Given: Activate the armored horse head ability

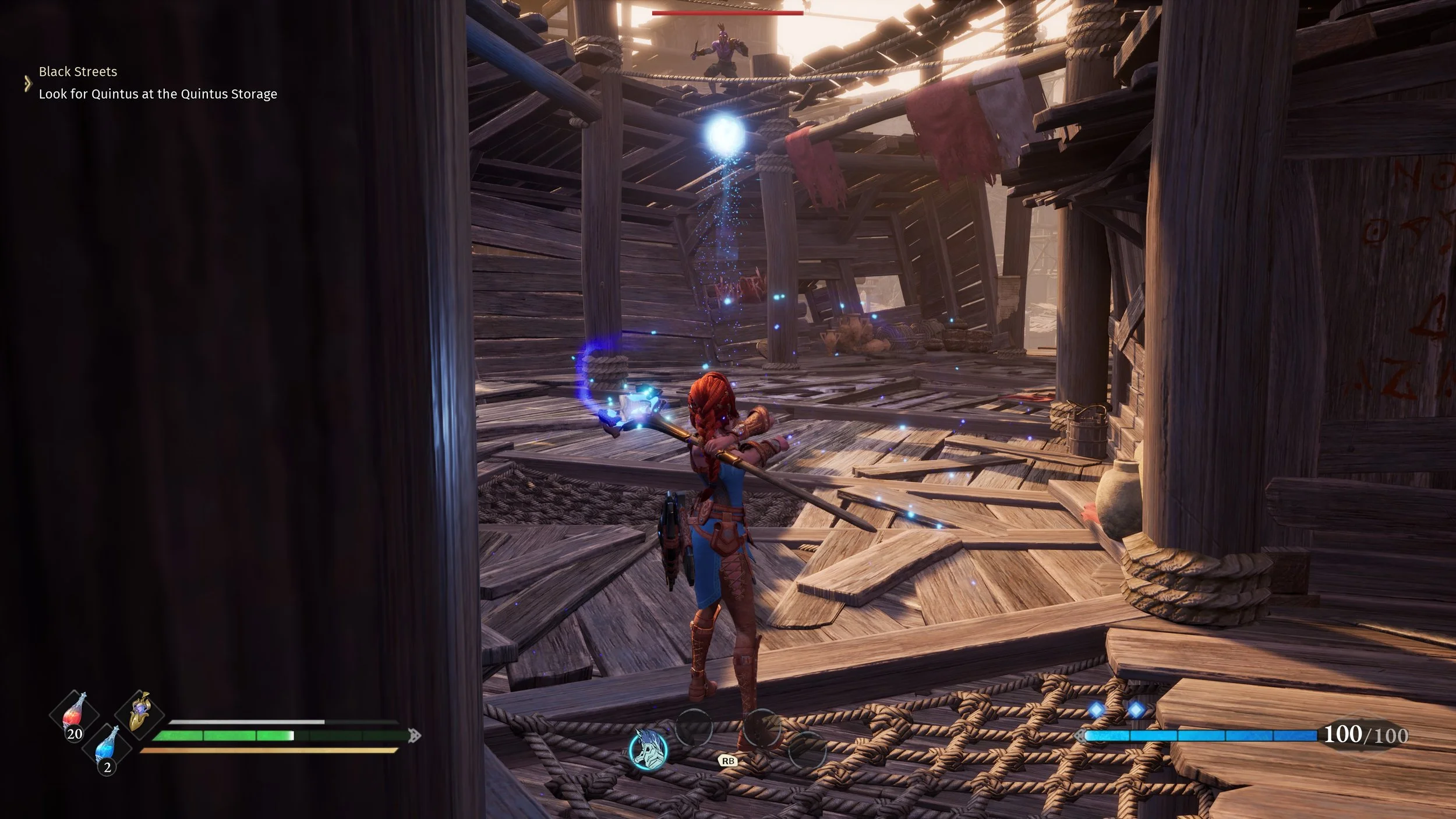Looking at the screenshot, I should [648, 750].
